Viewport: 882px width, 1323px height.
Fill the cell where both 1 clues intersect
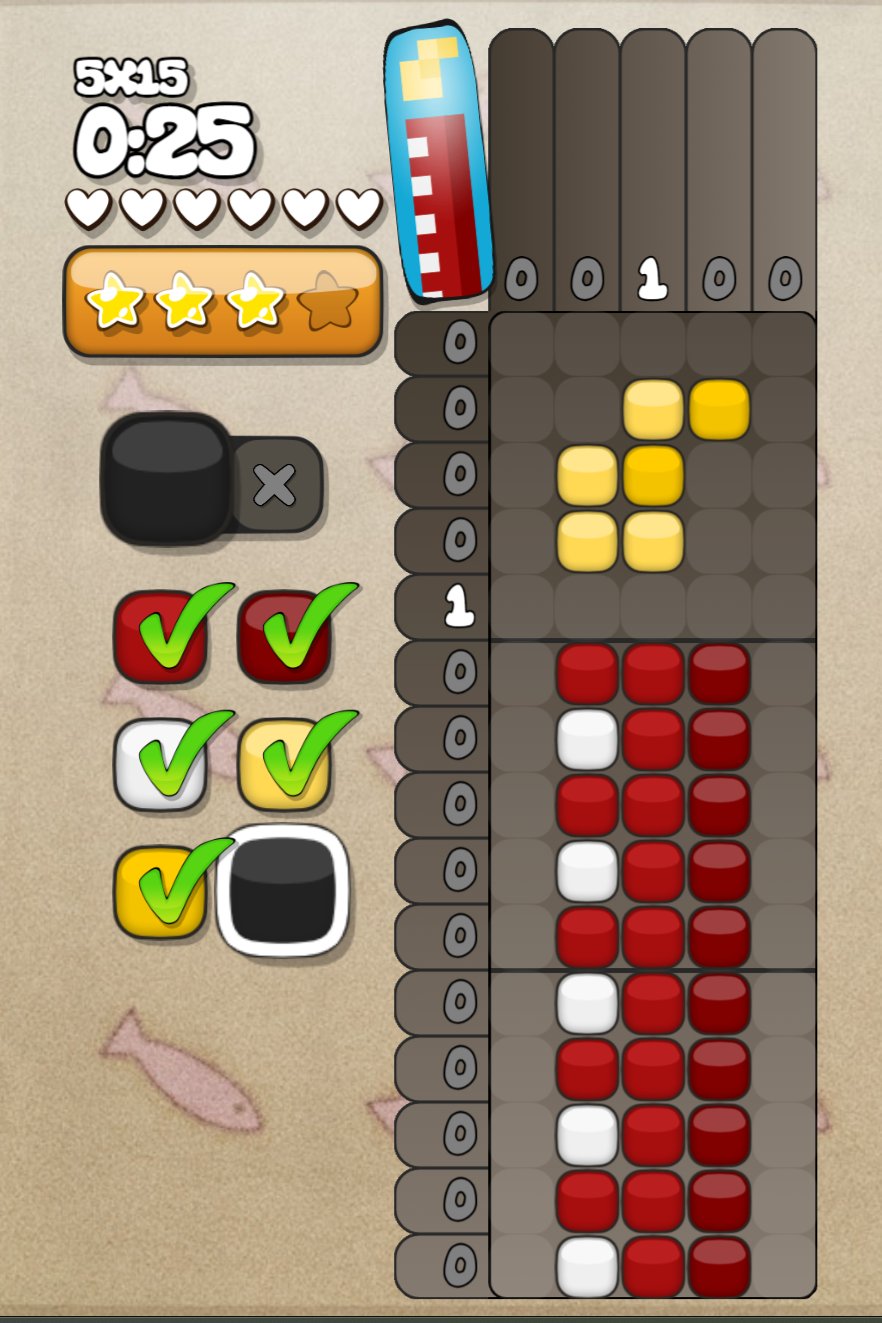coord(652,607)
